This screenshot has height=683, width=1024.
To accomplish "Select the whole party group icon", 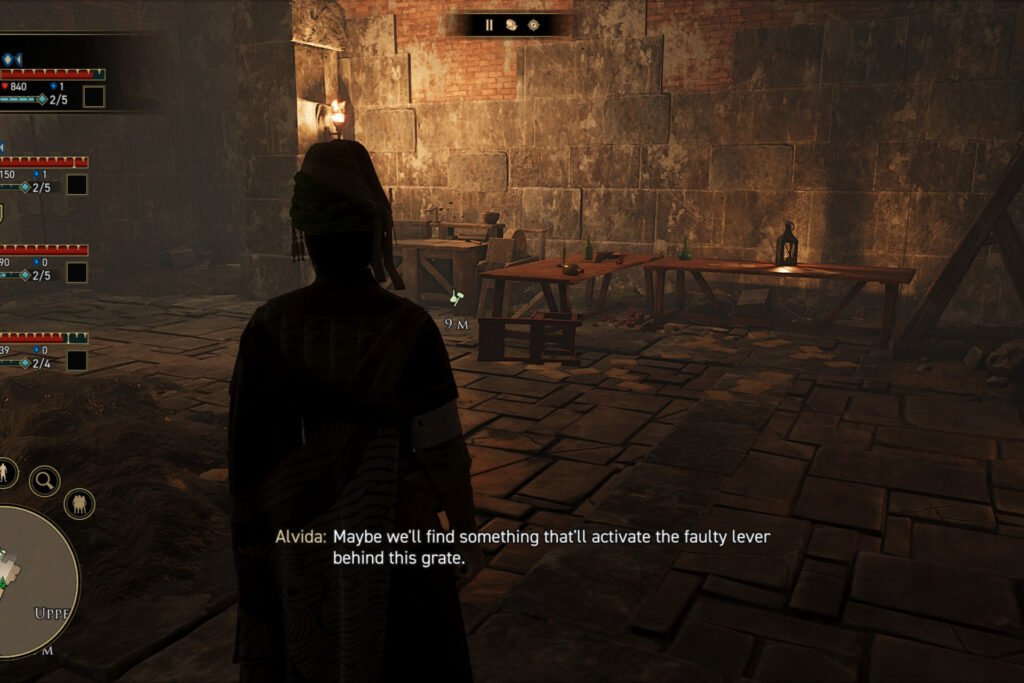I will coord(79,503).
